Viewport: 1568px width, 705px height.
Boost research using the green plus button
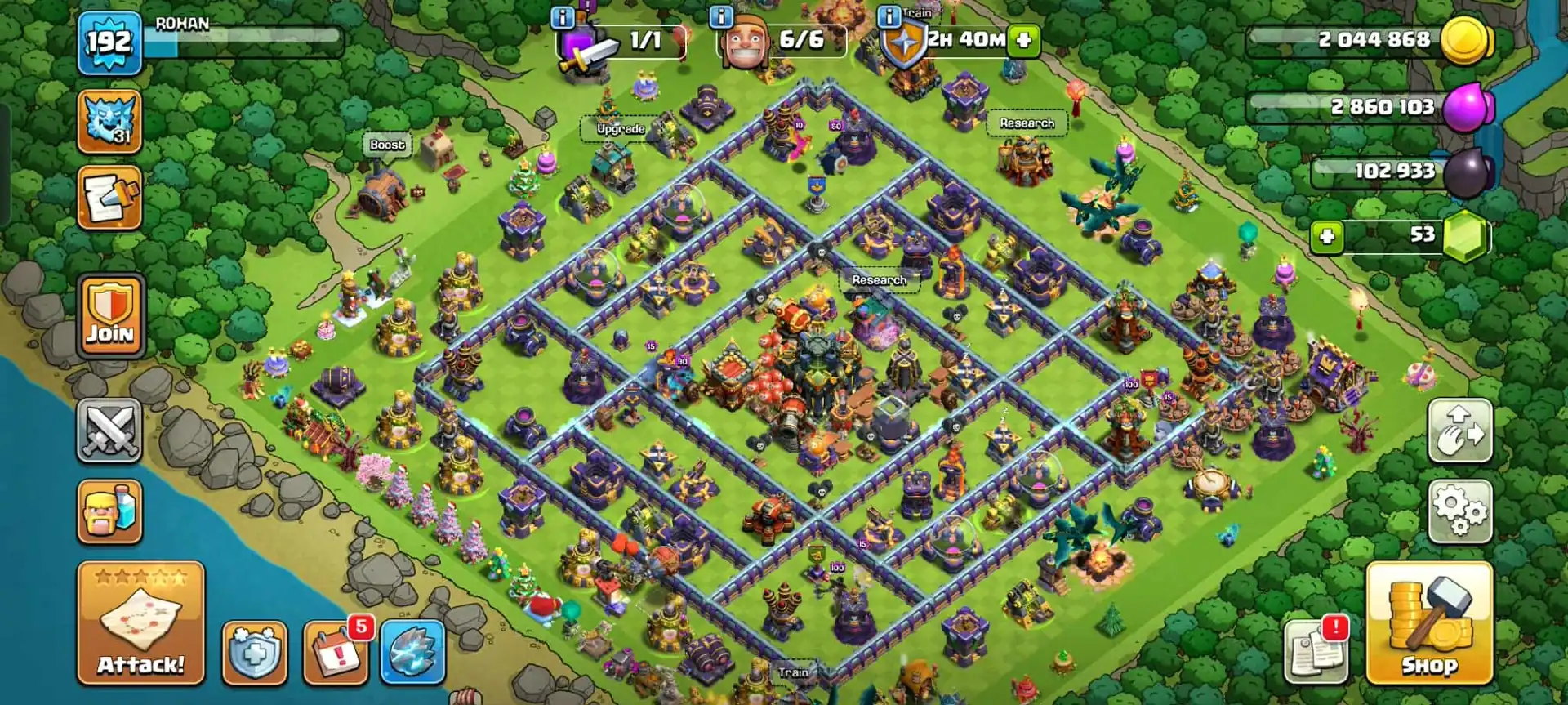point(1024,39)
